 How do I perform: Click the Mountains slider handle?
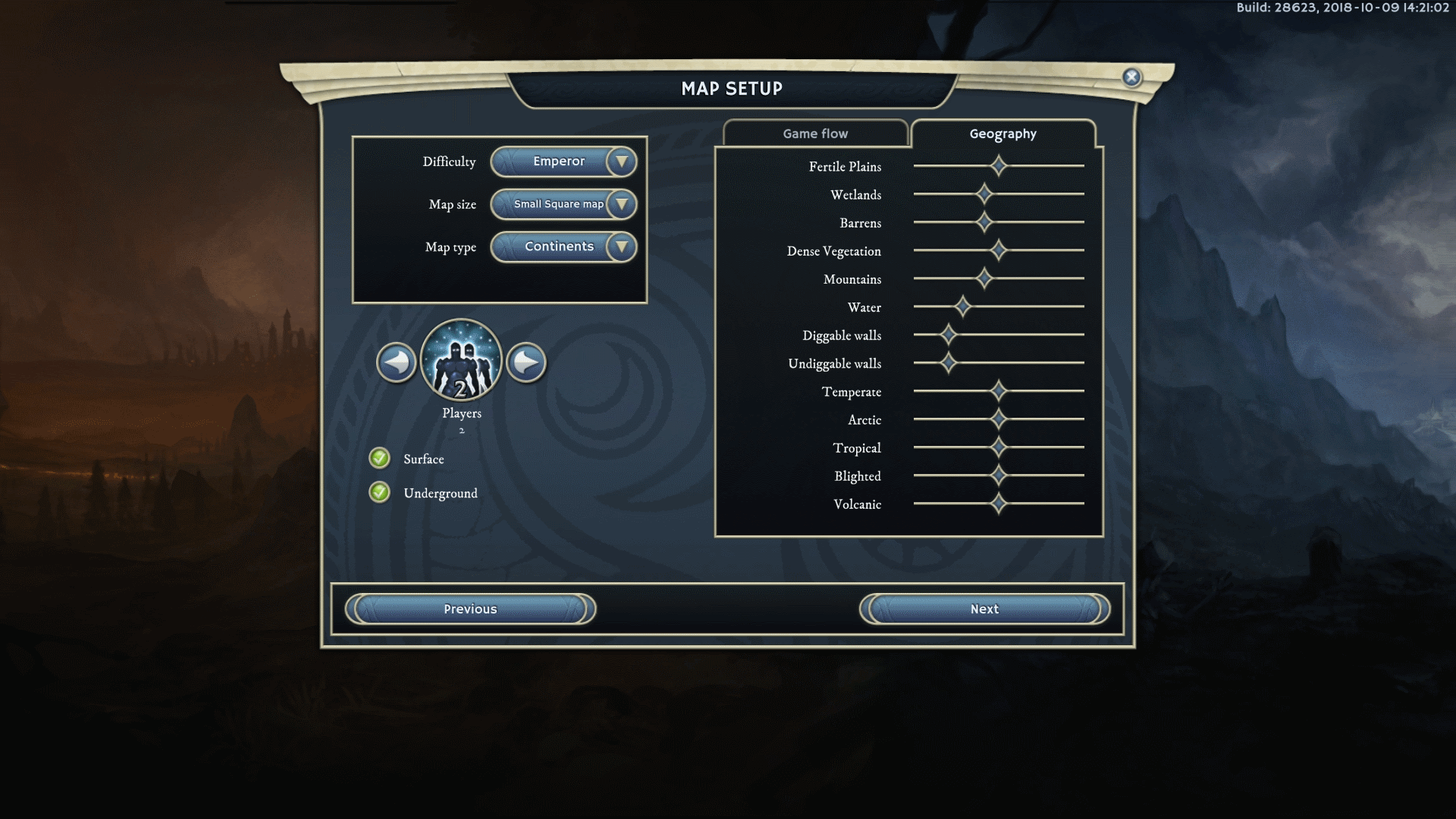984,278
